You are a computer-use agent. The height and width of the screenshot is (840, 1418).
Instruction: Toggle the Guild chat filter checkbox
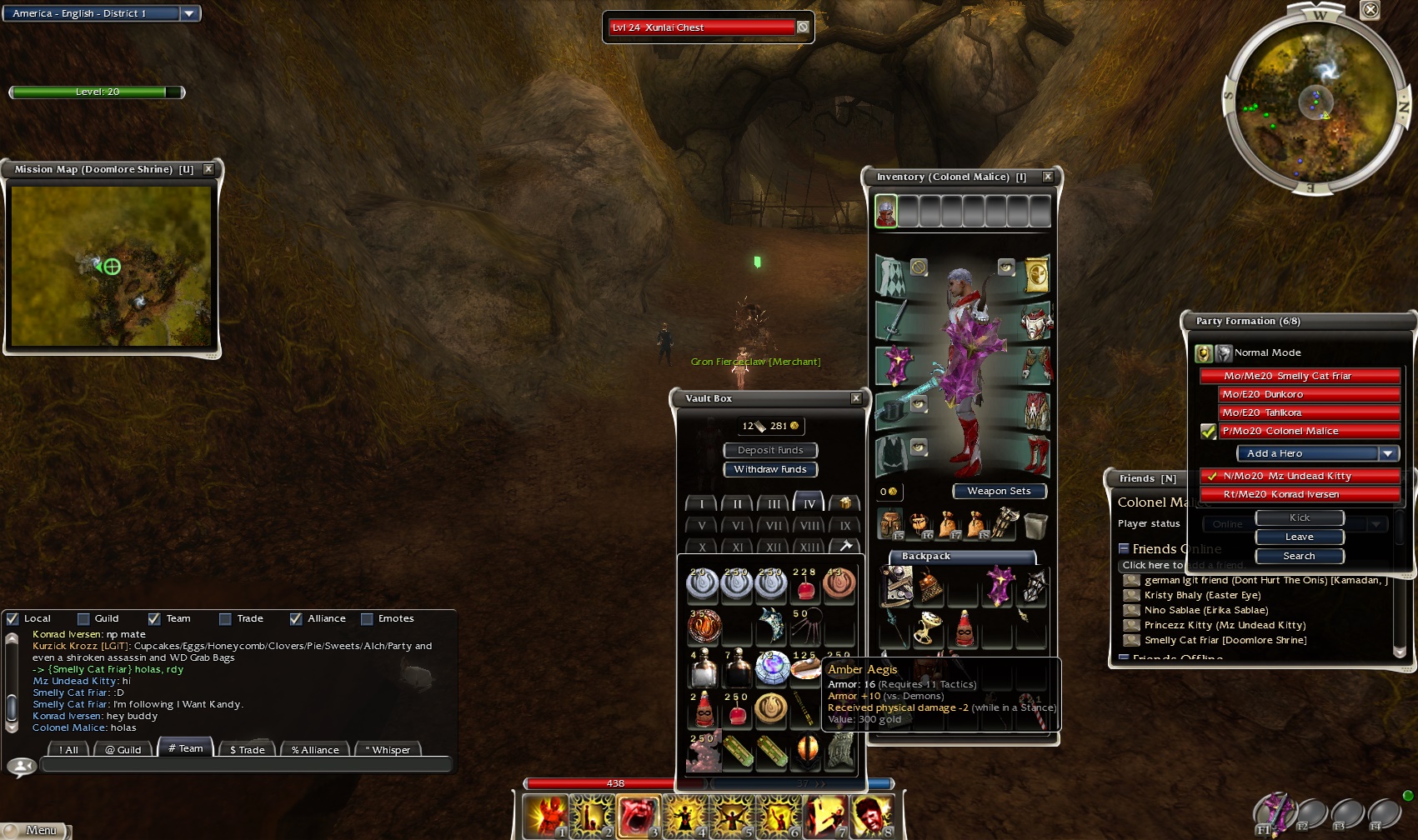(x=83, y=618)
